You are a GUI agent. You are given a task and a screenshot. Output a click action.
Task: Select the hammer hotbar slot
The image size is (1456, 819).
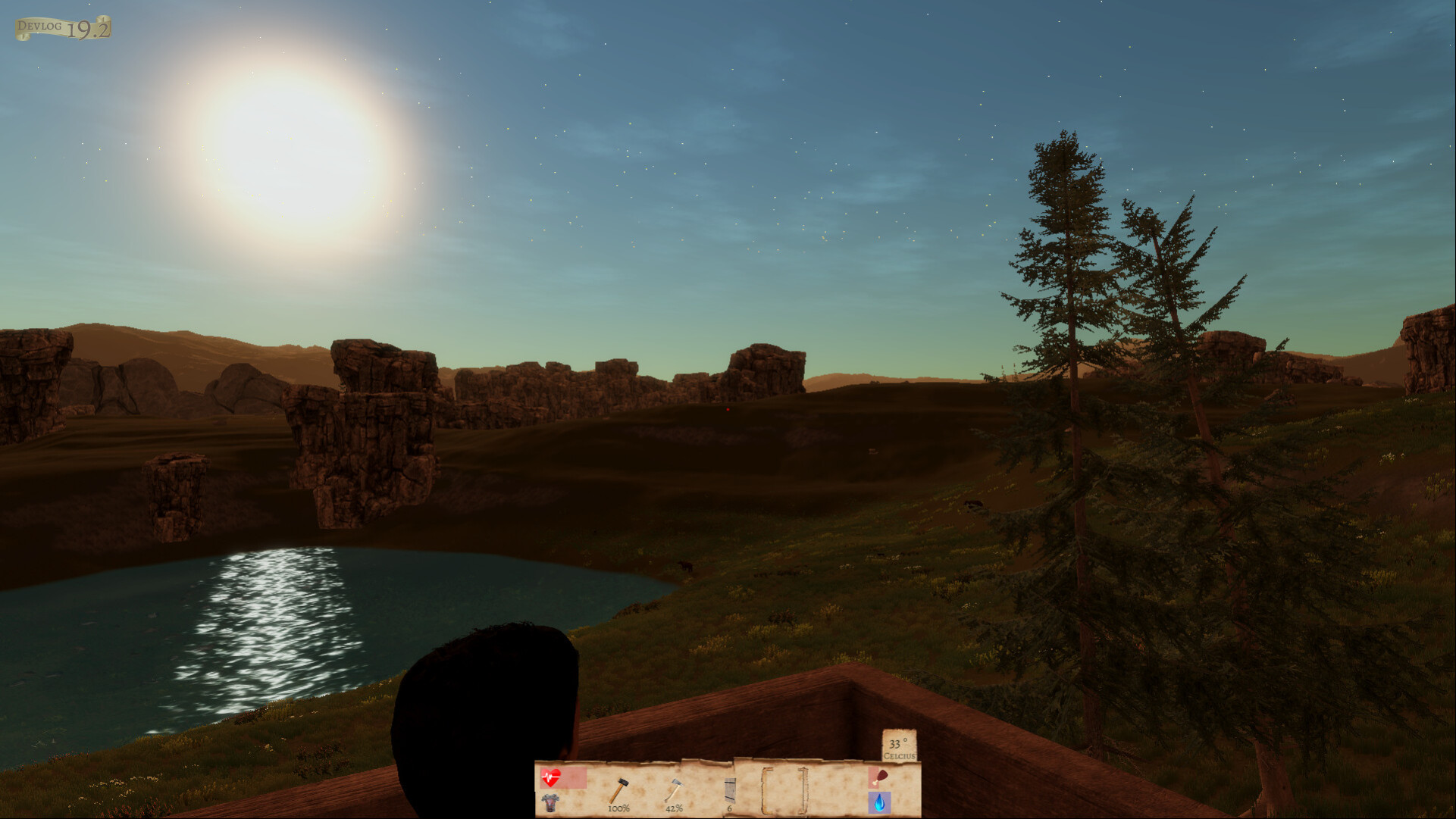click(619, 792)
